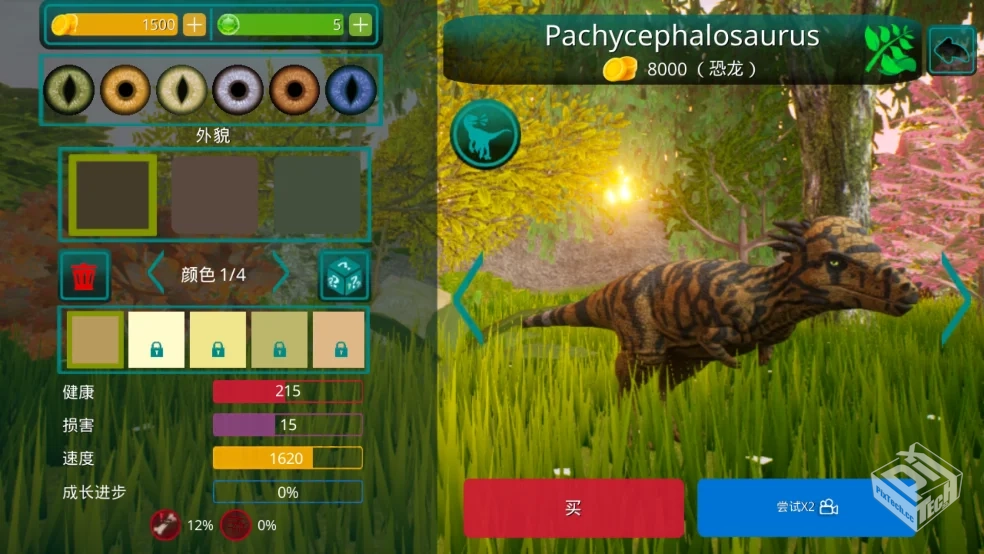Show the previous dinosaur in the shop

point(468,297)
